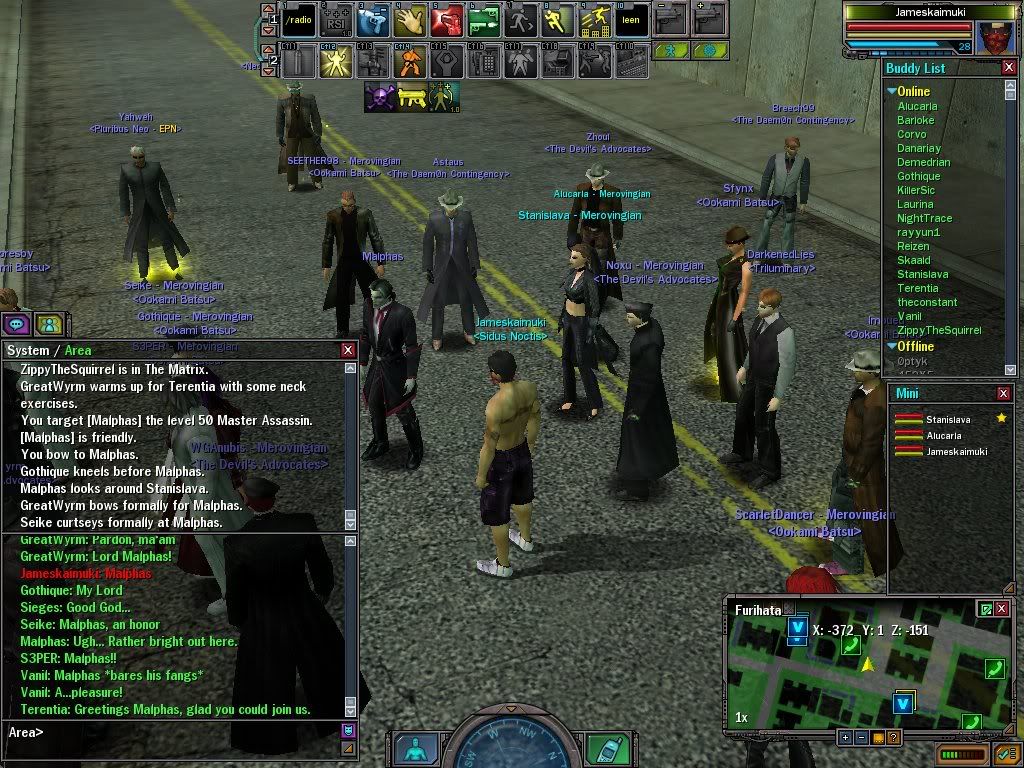Open the speech bubble chat button

pyautogui.click(x=15, y=324)
